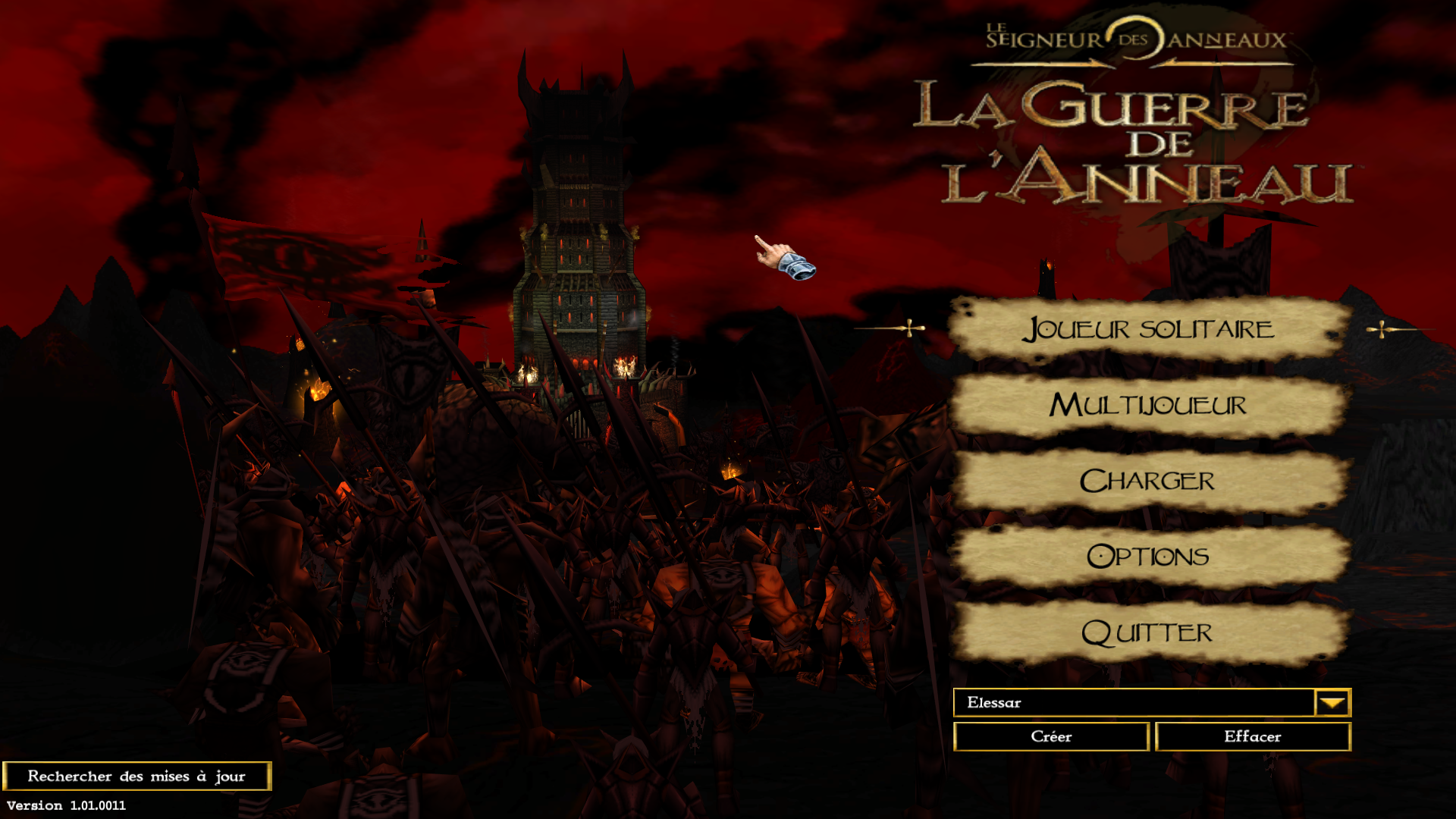The image size is (1456, 819).
Task: Click Quitter to exit the game
Action: (x=1148, y=632)
